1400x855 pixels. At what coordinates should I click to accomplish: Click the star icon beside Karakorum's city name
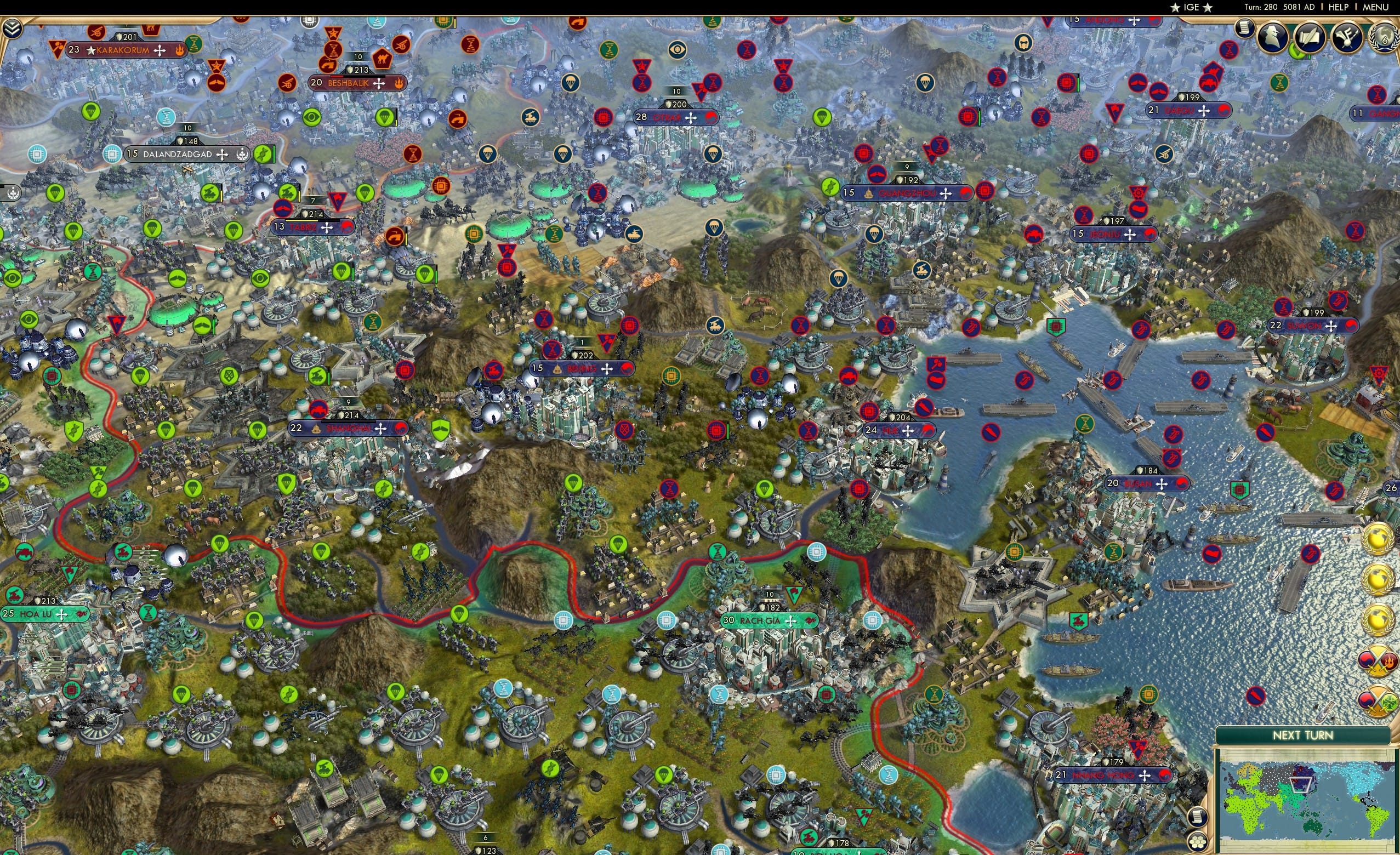91,49
